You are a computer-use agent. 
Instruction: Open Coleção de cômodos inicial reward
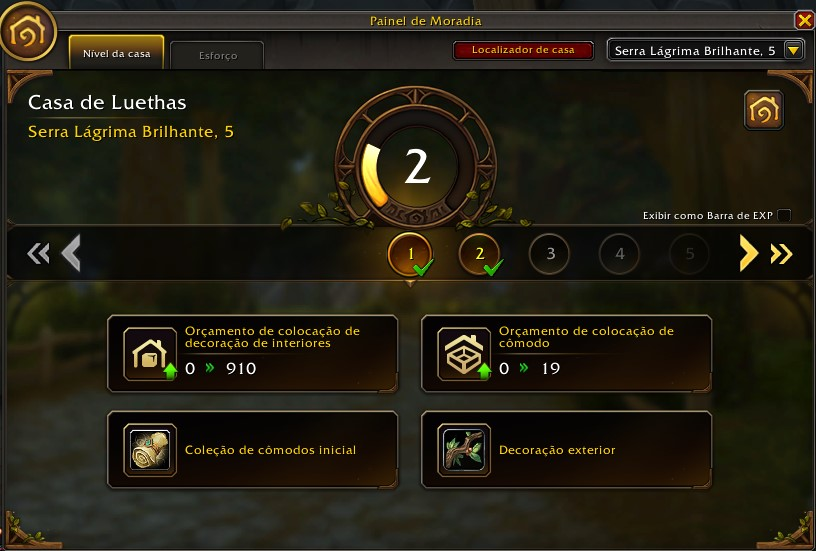tap(252, 450)
